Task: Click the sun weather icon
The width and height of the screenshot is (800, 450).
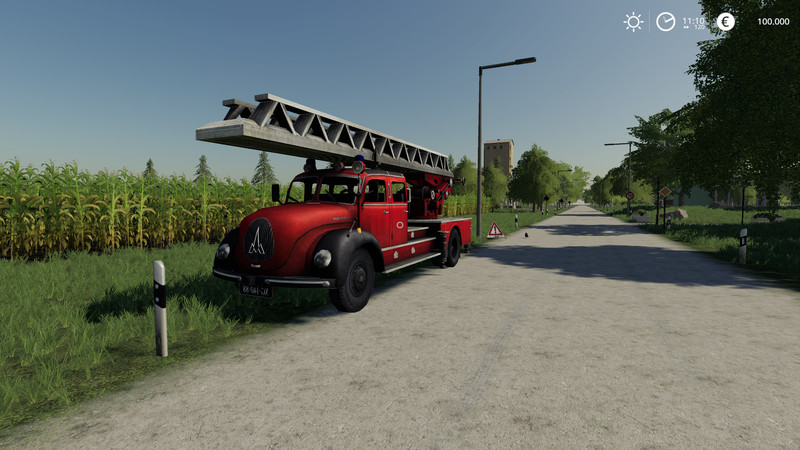Action: click(633, 21)
